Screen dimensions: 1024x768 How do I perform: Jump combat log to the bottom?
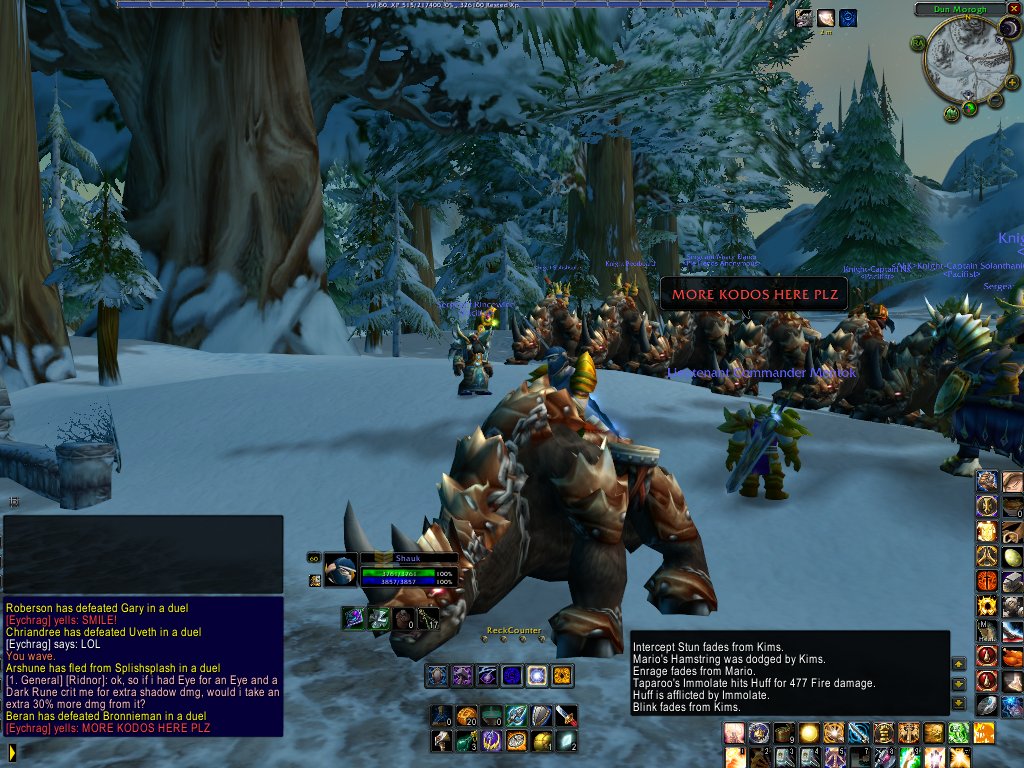click(959, 705)
